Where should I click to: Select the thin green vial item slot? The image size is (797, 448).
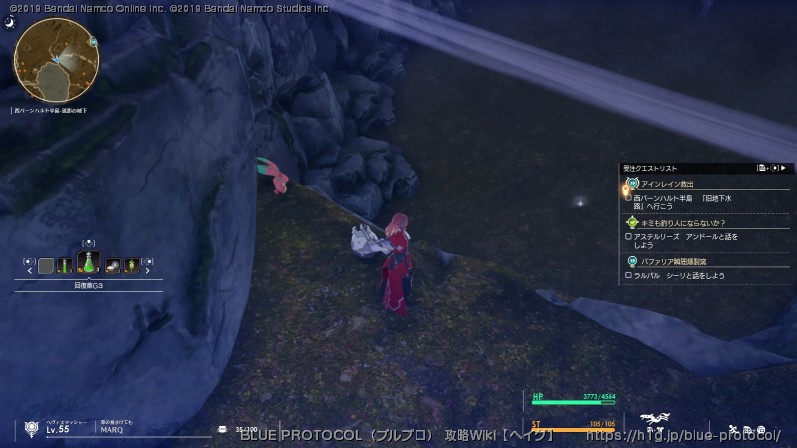click(65, 266)
